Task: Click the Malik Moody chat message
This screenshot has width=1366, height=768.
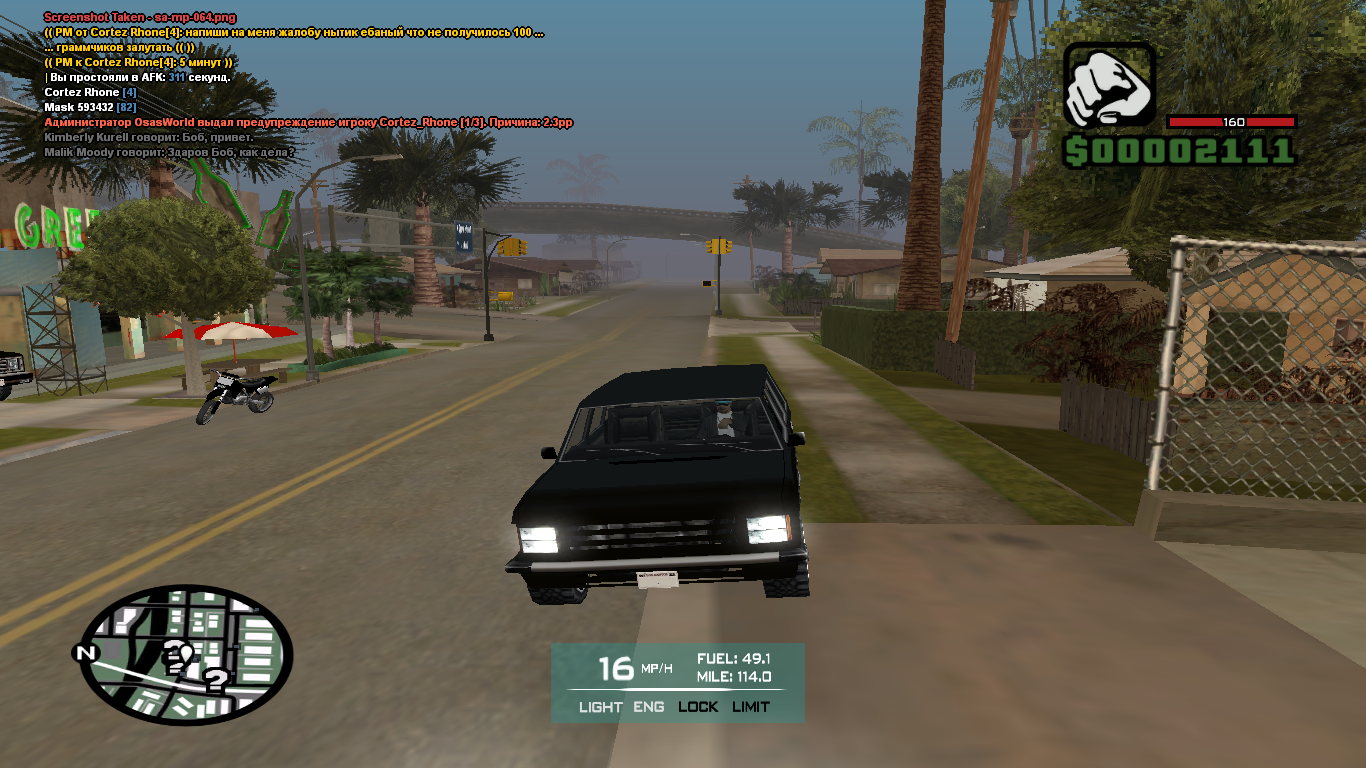Action: tap(169, 152)
